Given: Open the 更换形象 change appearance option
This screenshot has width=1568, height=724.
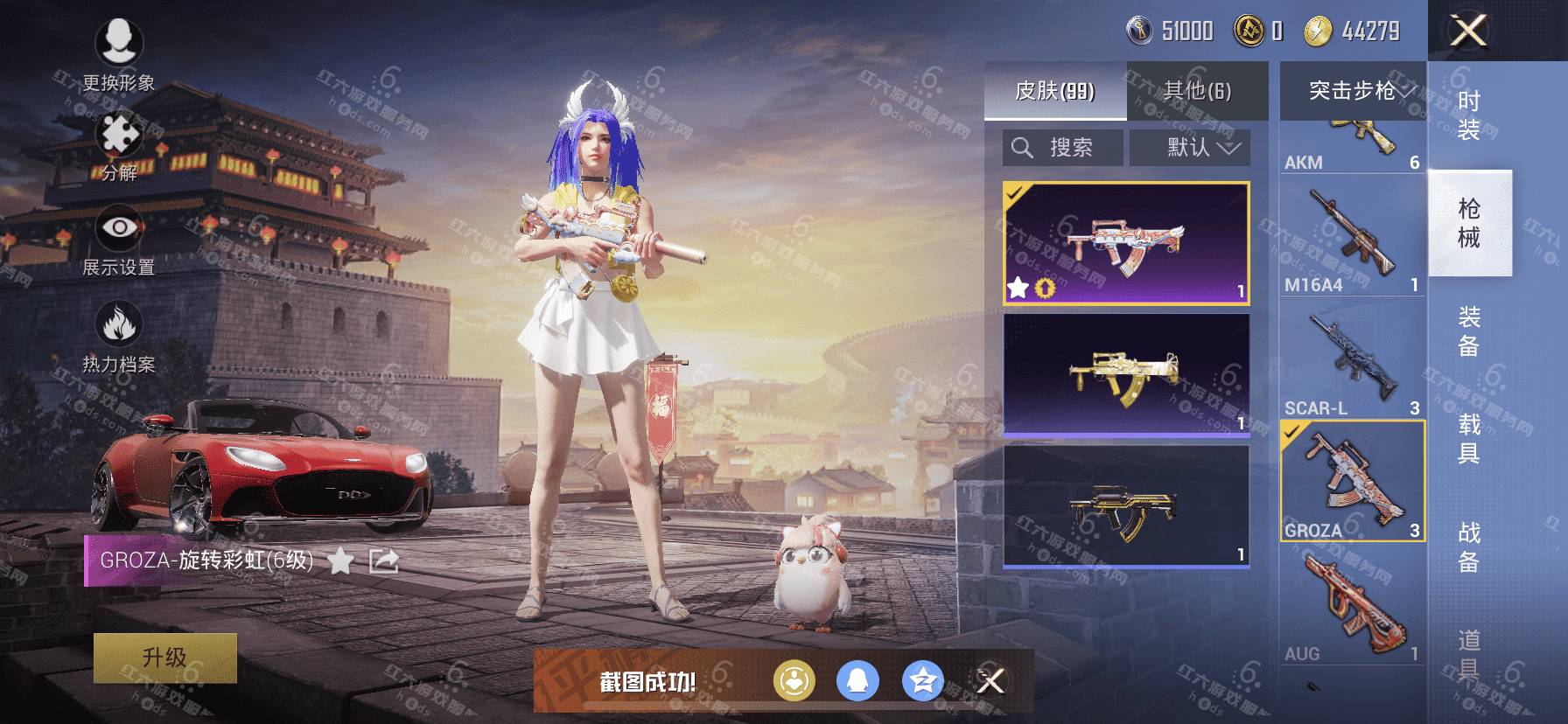Looking at the screenshot, I should click(118, 52).
